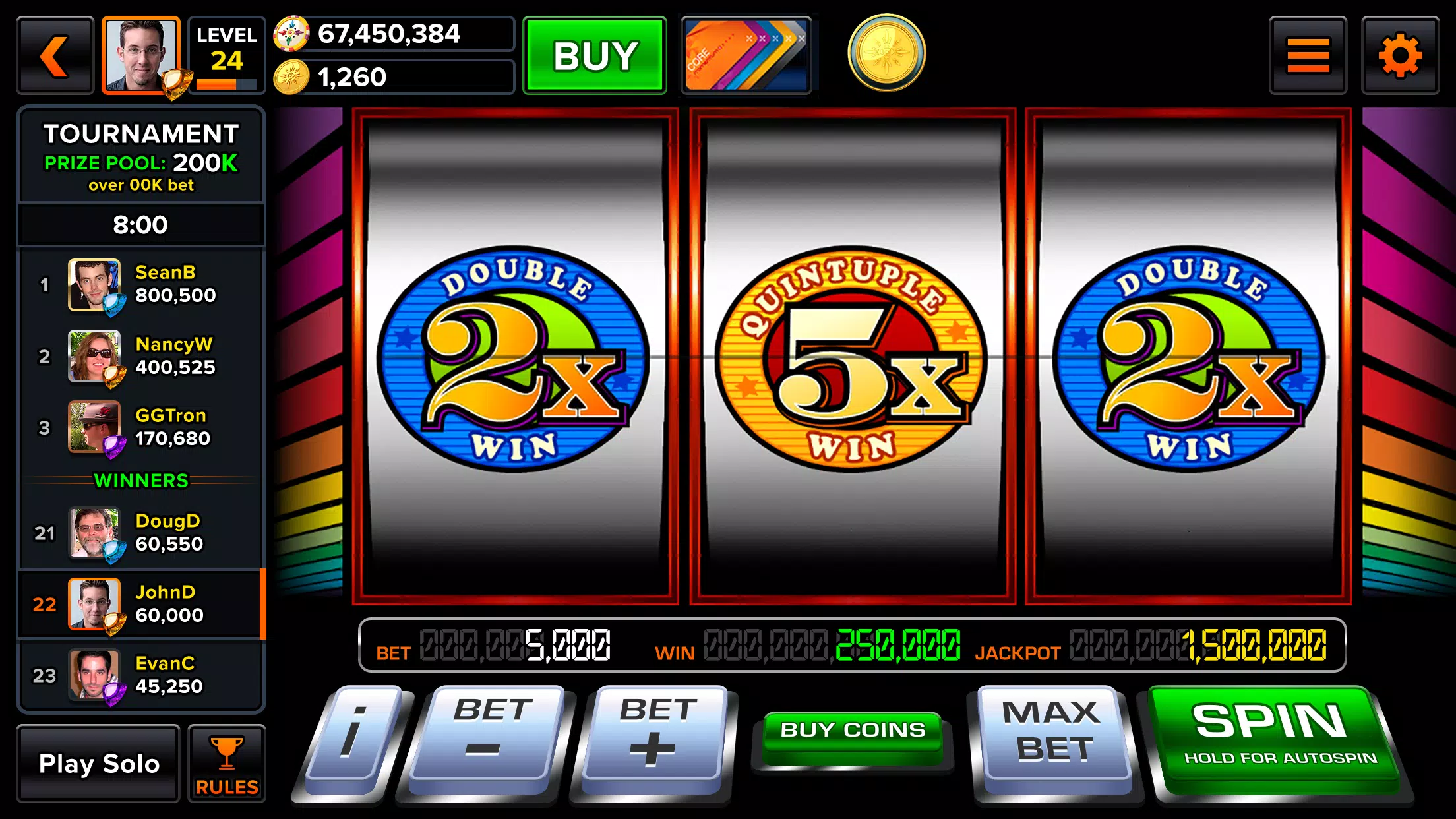Open the trophy RULES panel
Image resolution: width=1456 pixels, height=819 pixels.
click(x=226, y=764)
